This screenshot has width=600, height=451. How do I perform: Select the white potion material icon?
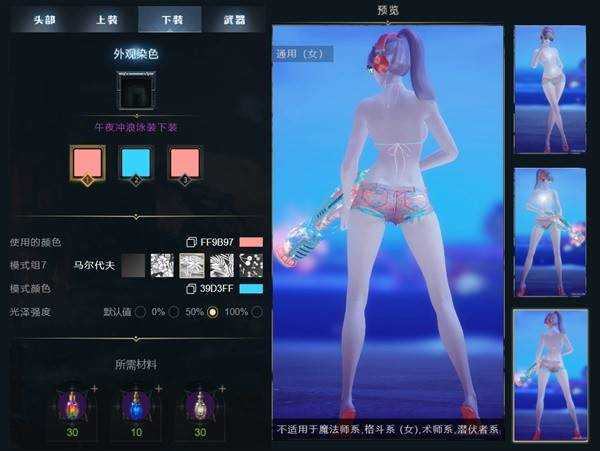(x=199, y=405)
